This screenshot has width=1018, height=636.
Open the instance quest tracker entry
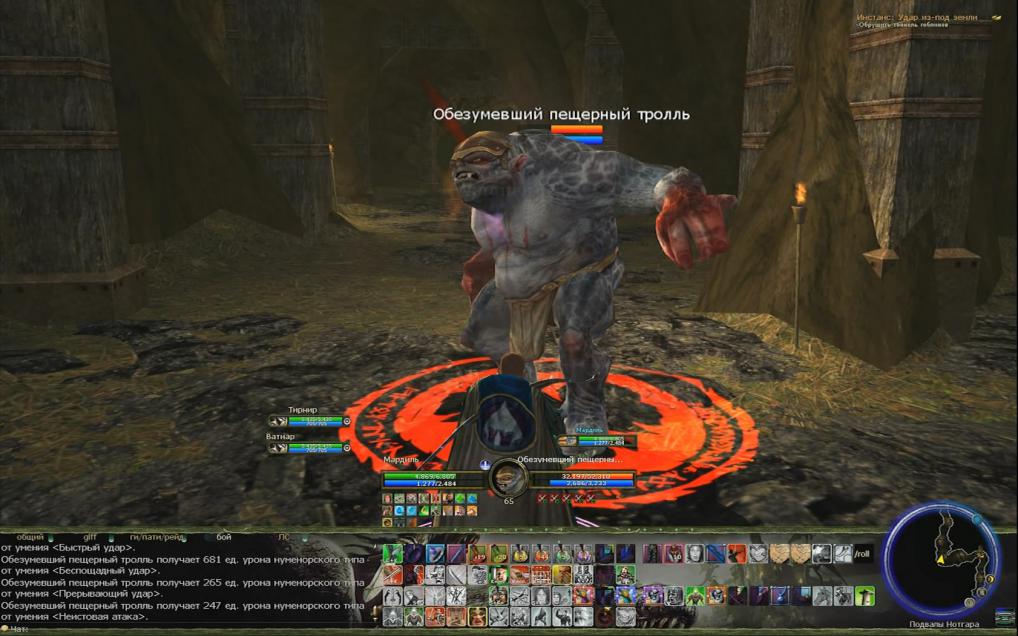pyautogui.click(x=915, y=18)
